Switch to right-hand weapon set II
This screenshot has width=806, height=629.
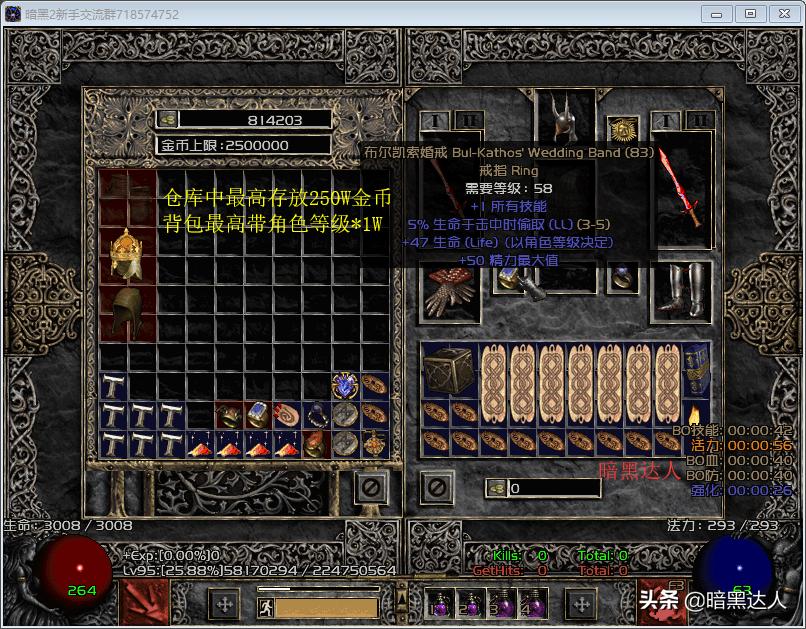700,120
